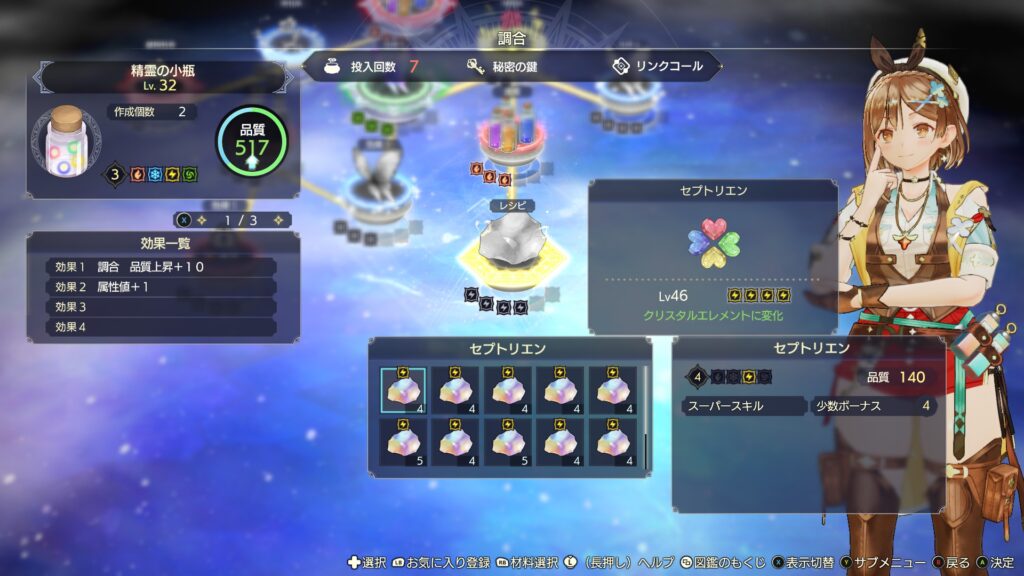This screenshot has width=1024, height=576.
Task: Choose the スーパースキル trait entry
Action: click(743, 406)
